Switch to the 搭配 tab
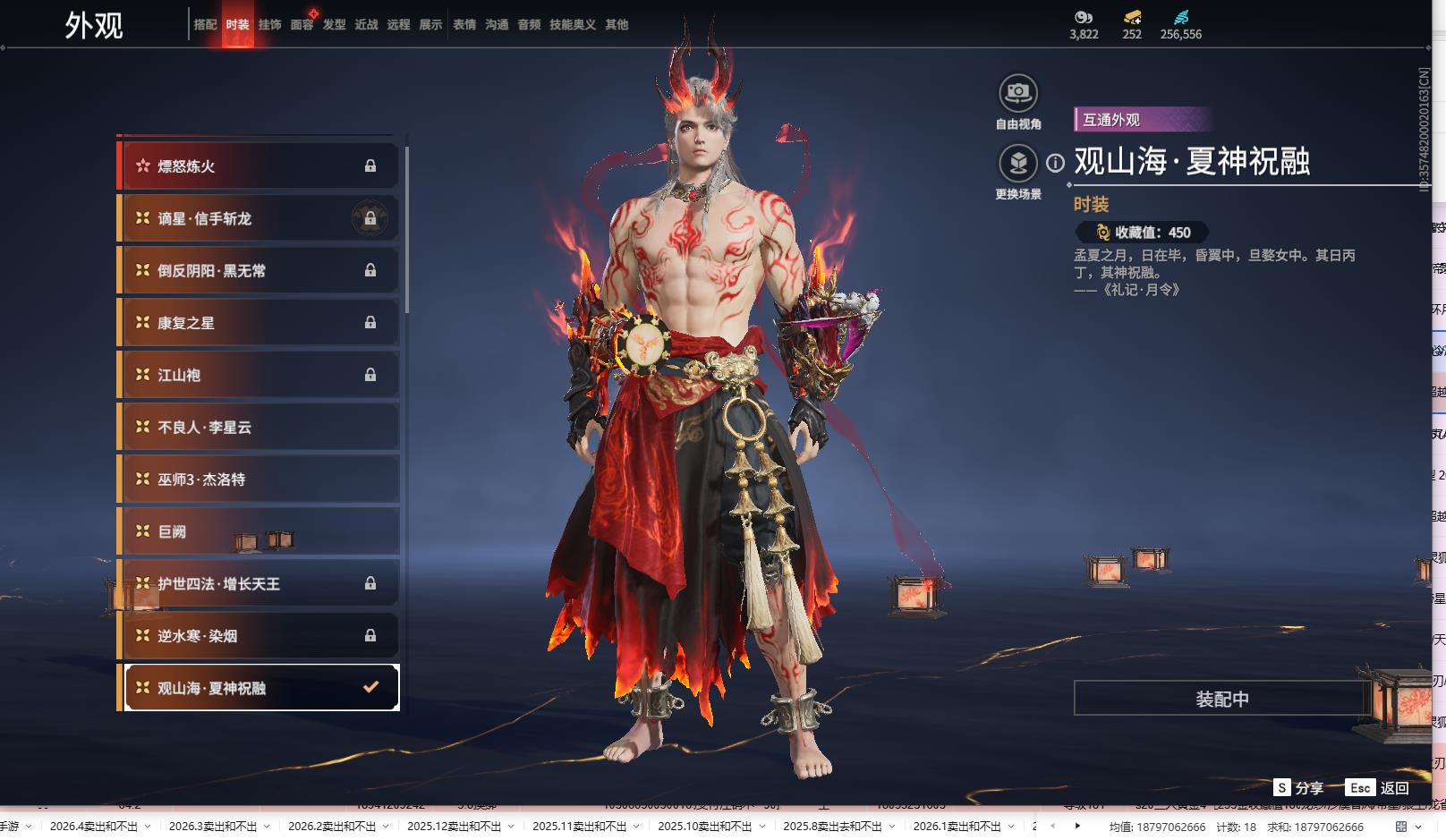 coord(205,25)
